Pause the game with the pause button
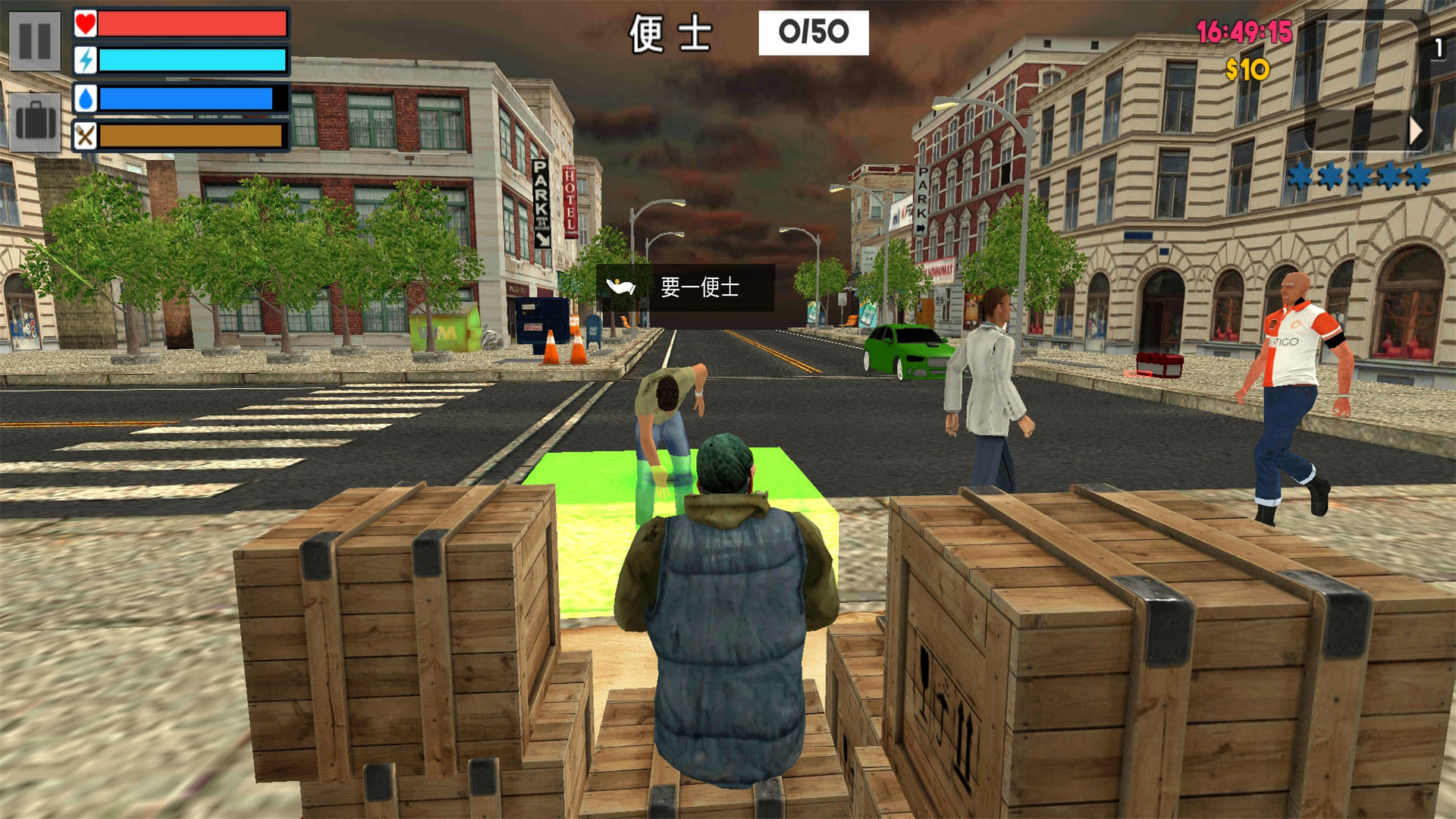The width and height of the screenshot is (1456, 819). (35, 41)
